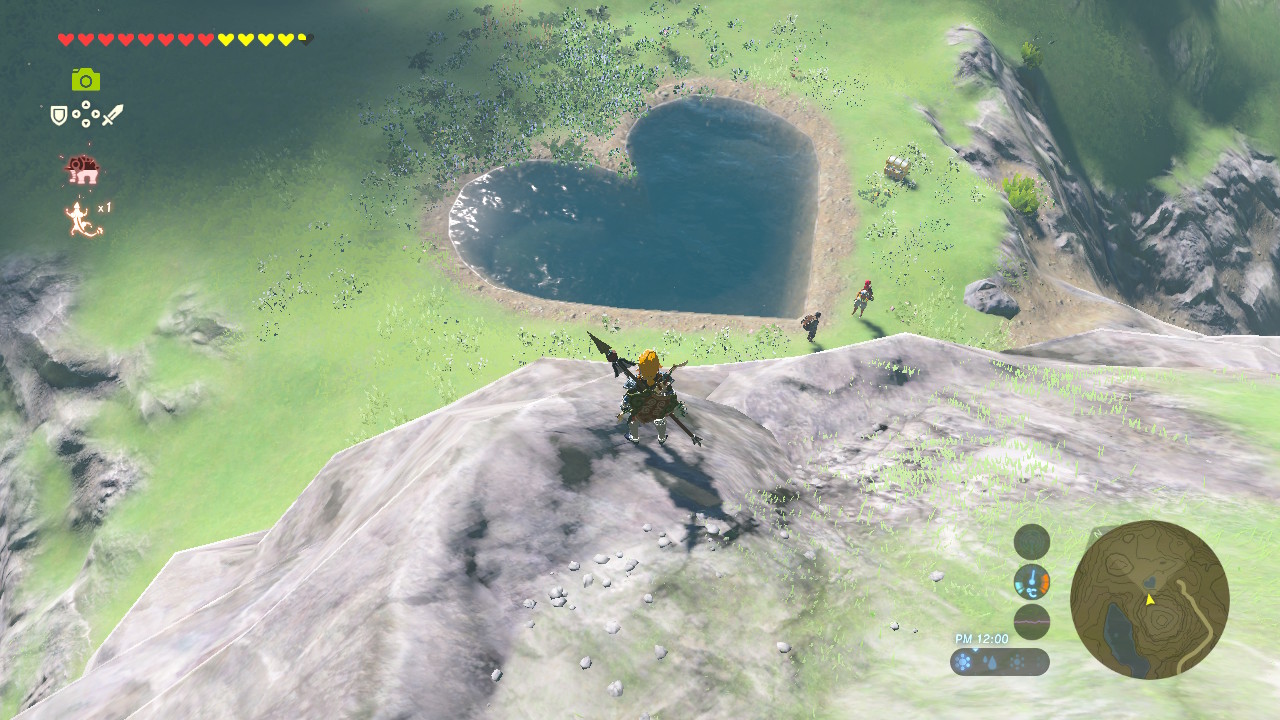Open the circular minimap

pyautogui.click(x=1149, y=599)
